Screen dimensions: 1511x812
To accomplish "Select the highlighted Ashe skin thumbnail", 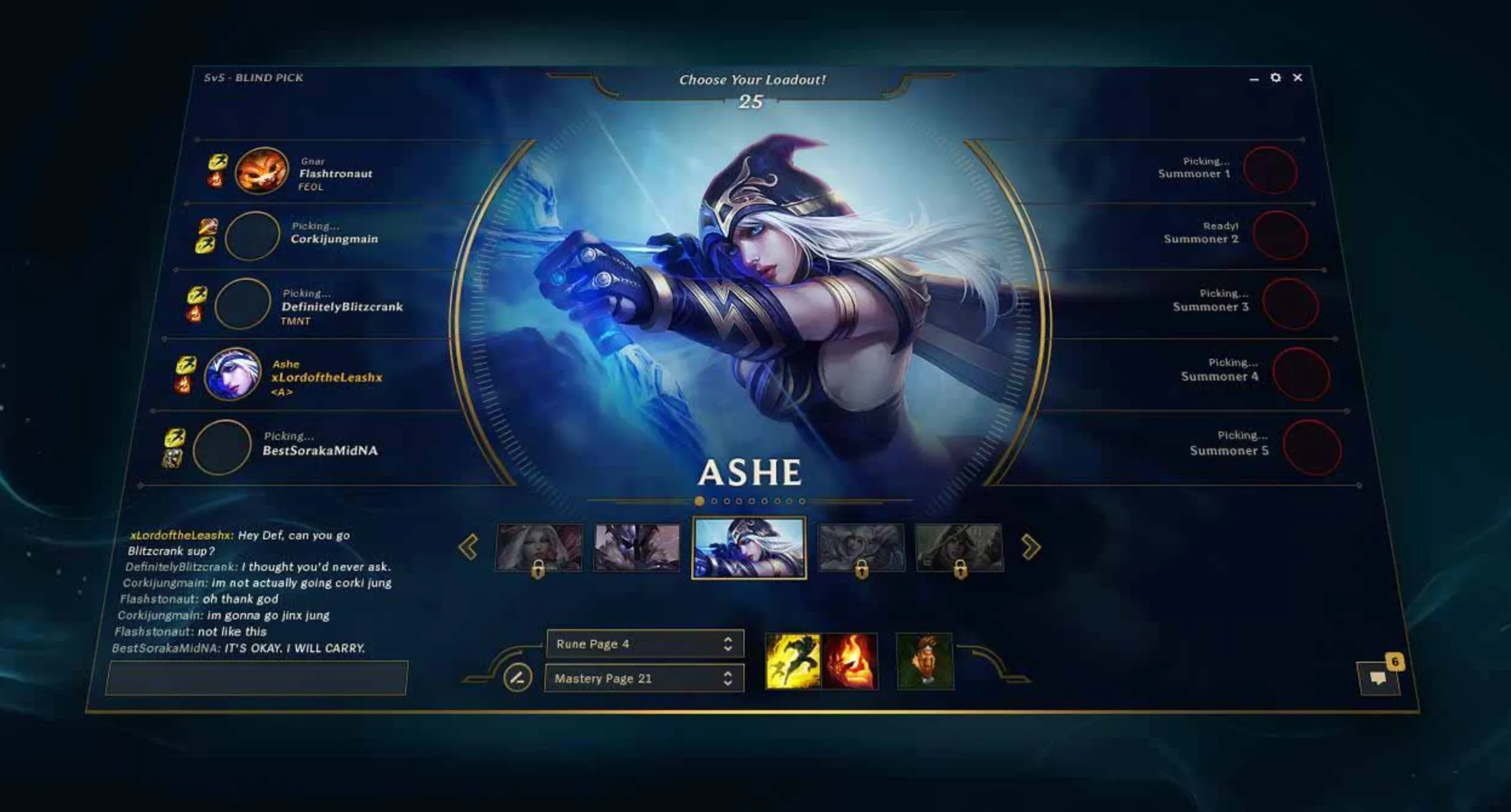I will coord(748,547).
